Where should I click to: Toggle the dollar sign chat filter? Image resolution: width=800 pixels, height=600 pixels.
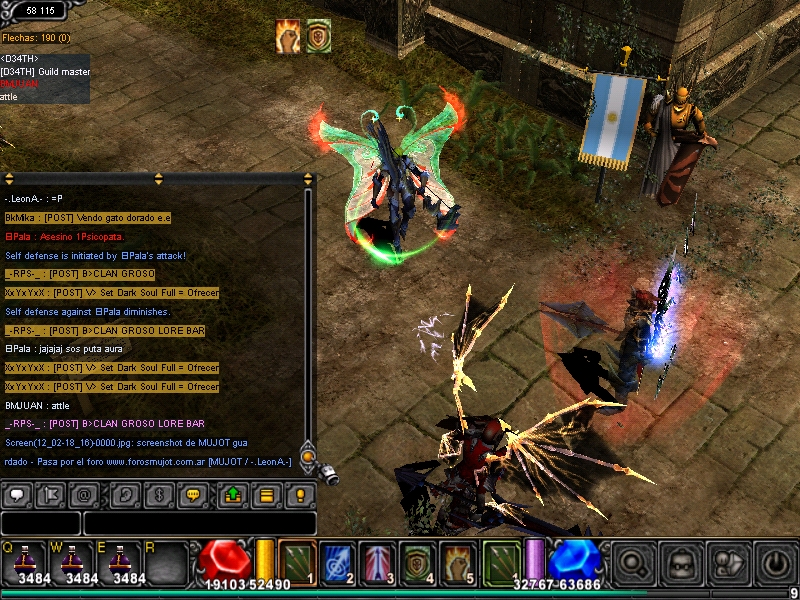click(158, 495)
